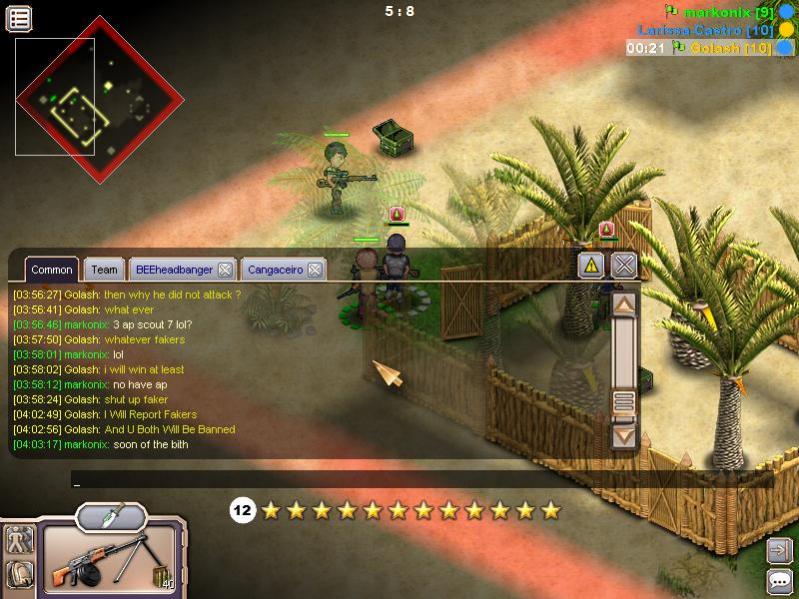The image size is (799, 599).
Task: Click the minimap
Action: tap(99, 99)
